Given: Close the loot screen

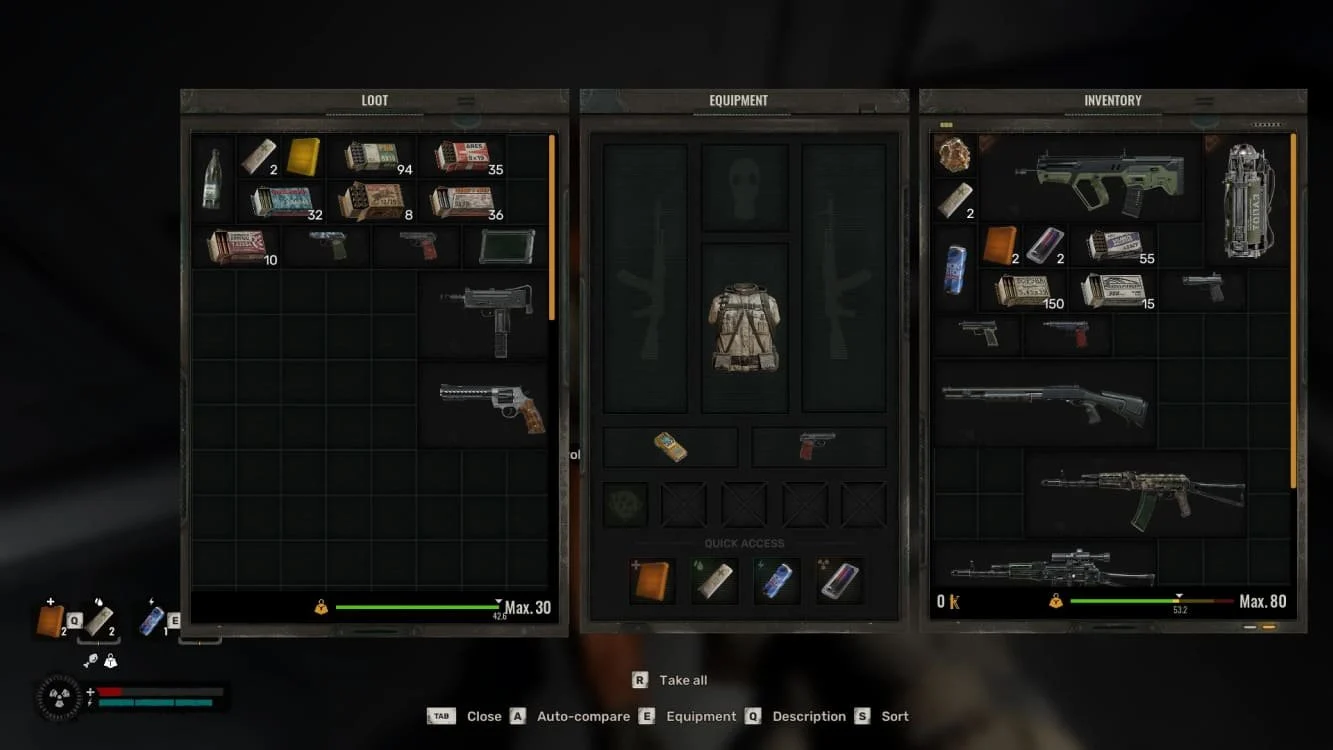Looking at the screenshot, I should pos(484,716).
